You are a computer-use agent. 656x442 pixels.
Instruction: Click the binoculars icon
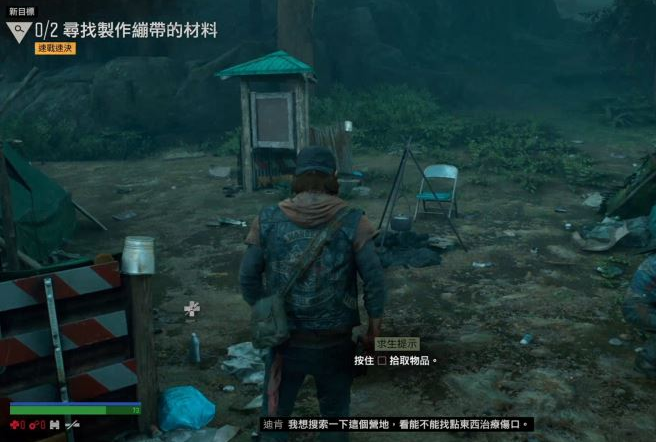(x=54, y=425)
